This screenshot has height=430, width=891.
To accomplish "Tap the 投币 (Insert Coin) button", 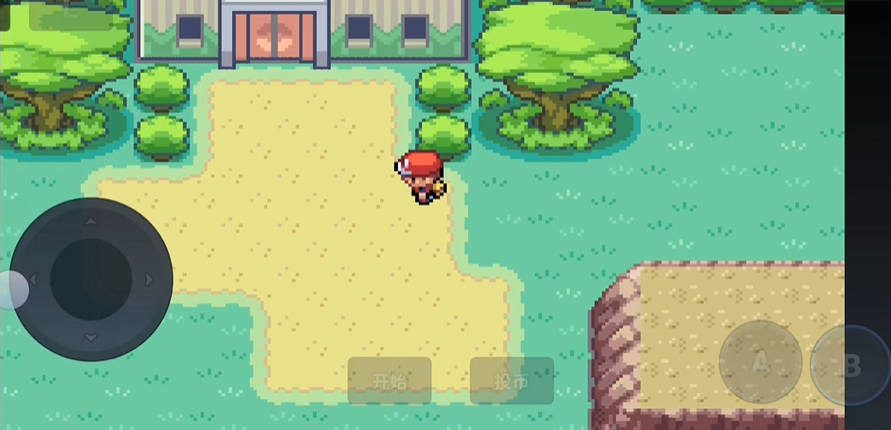I will [x=512, y=381].
